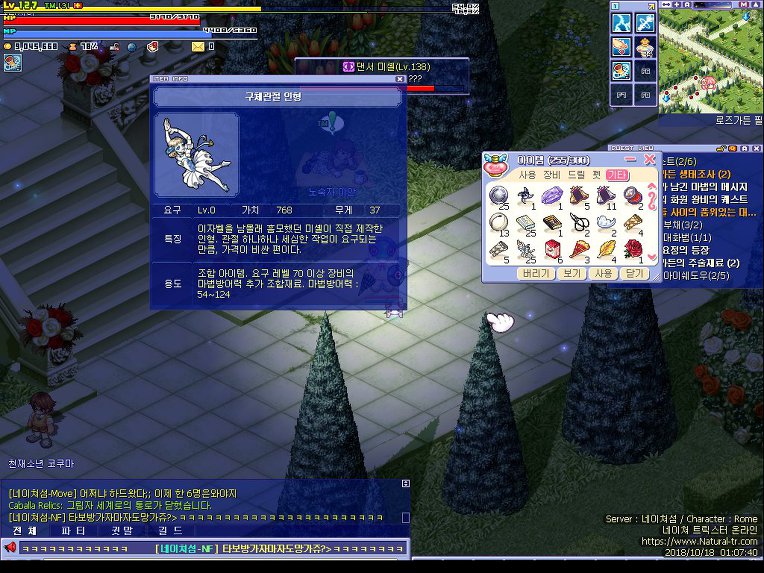Viewport: 764px width, 573px height.
Task: Use the item with the 사용 button
Action: click(x=603, y=272)
